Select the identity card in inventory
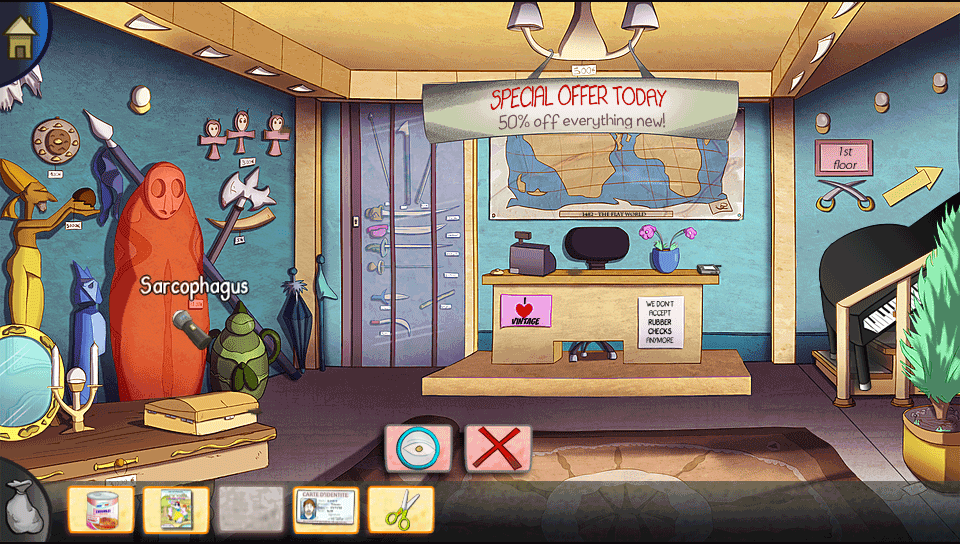 coord(325,510)
